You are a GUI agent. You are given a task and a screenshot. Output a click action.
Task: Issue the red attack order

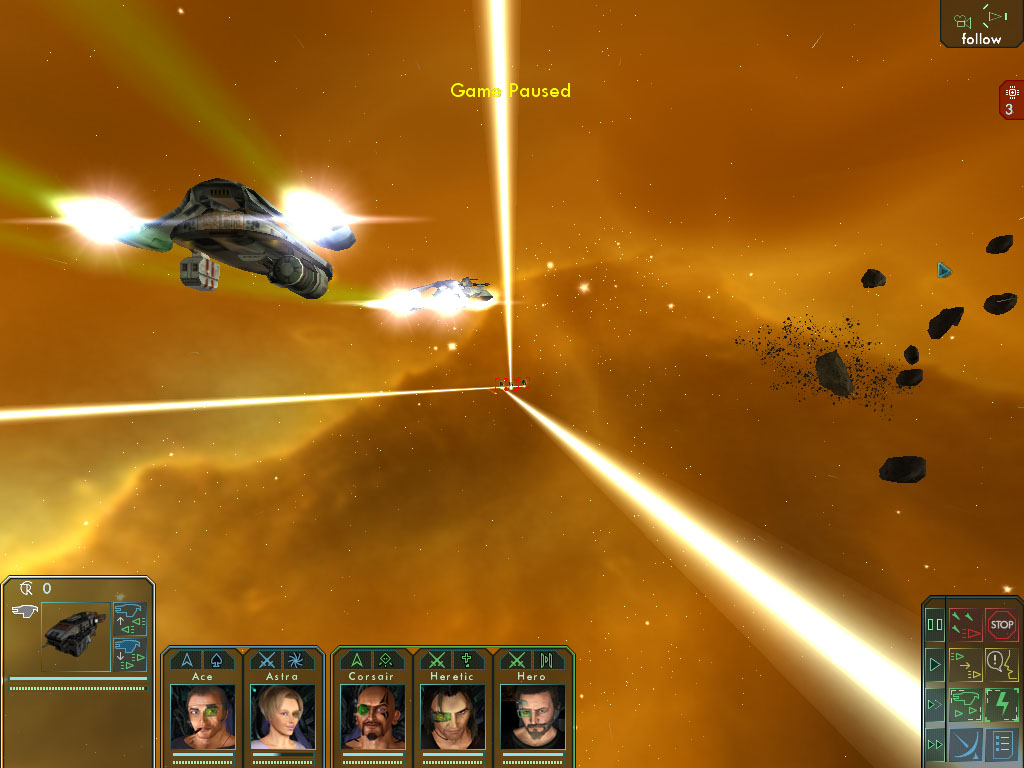pyautogui.click(x=965, y=625)
